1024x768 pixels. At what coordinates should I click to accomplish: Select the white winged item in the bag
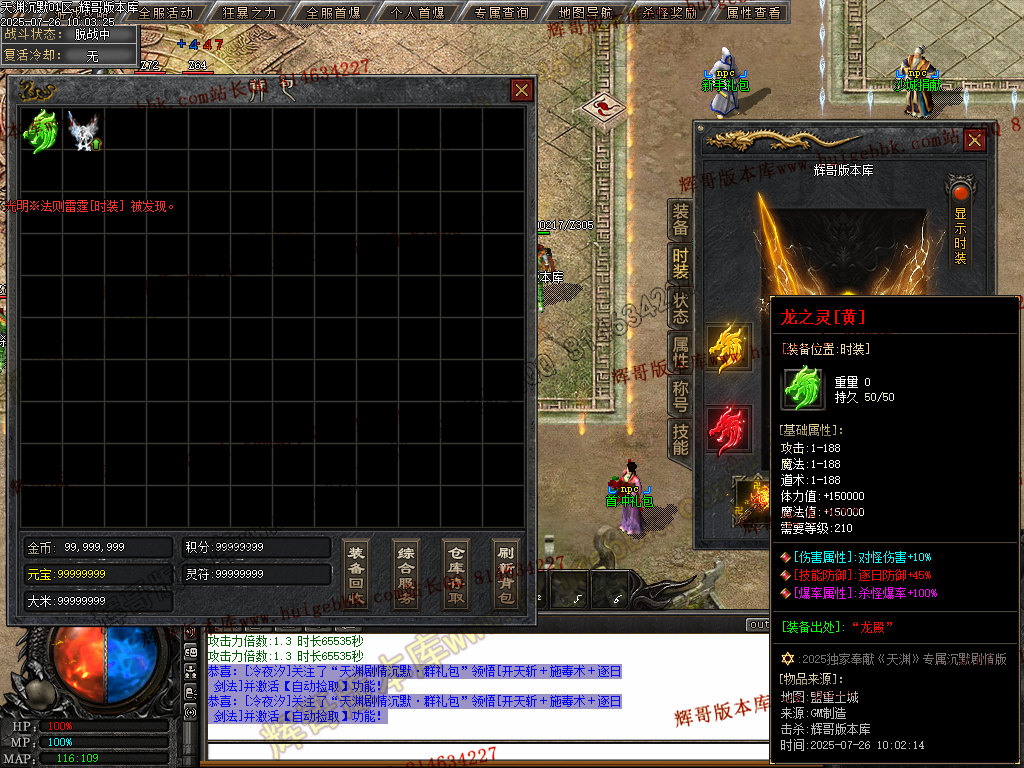click(x=84, y=131)
